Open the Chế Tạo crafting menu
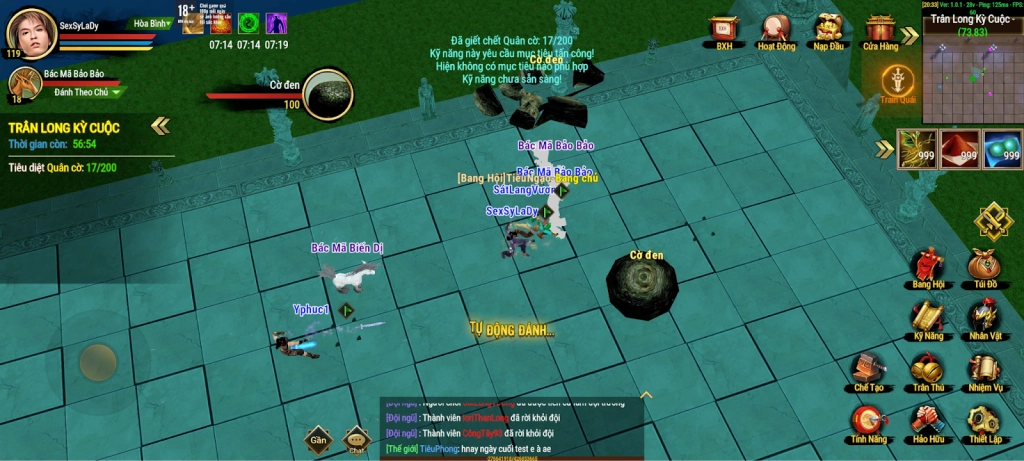This screenshot has height=461, width=1024. (x=868, y=371)
